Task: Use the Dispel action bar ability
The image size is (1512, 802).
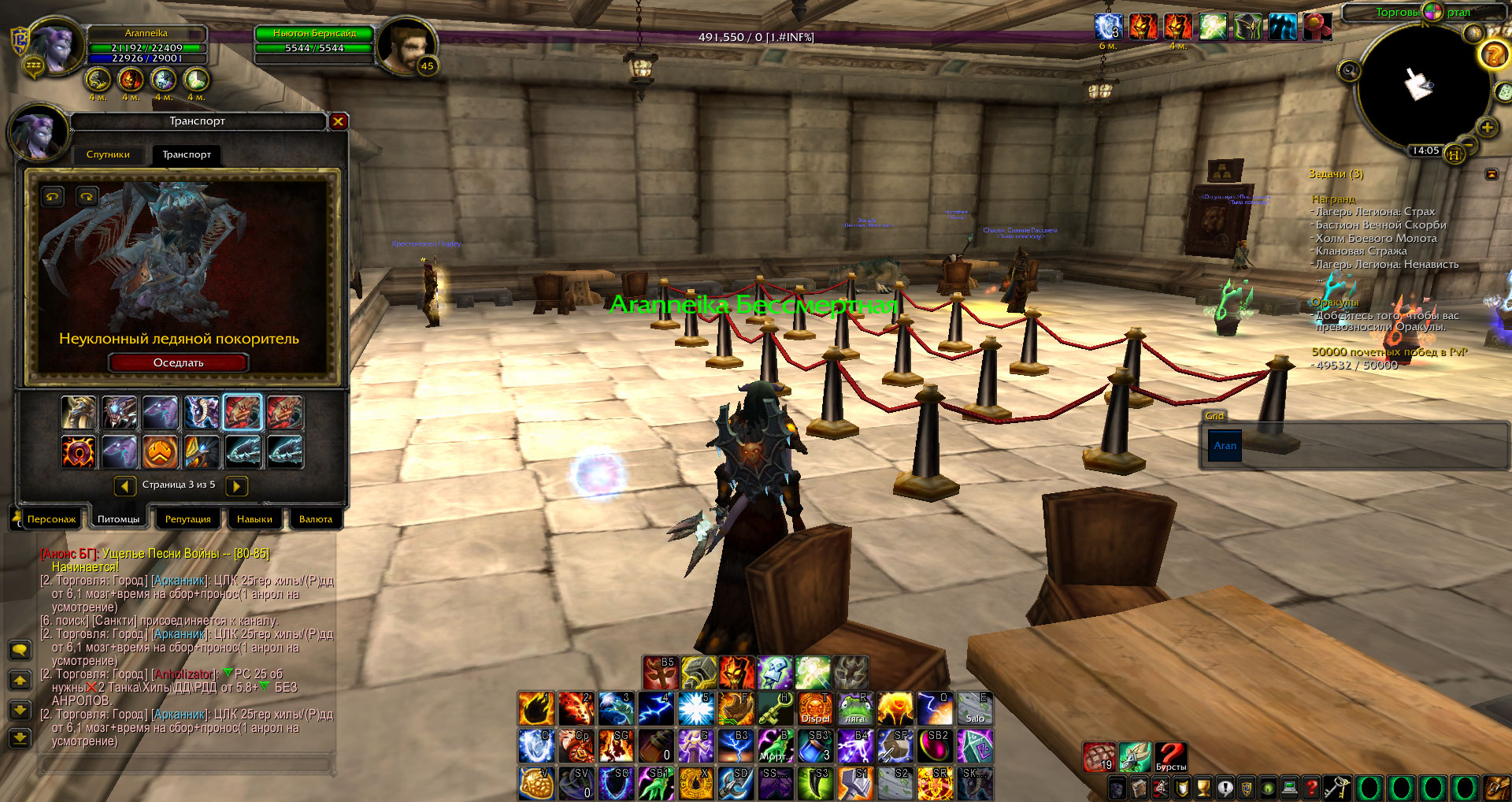Action: click(x=815, y=708)
